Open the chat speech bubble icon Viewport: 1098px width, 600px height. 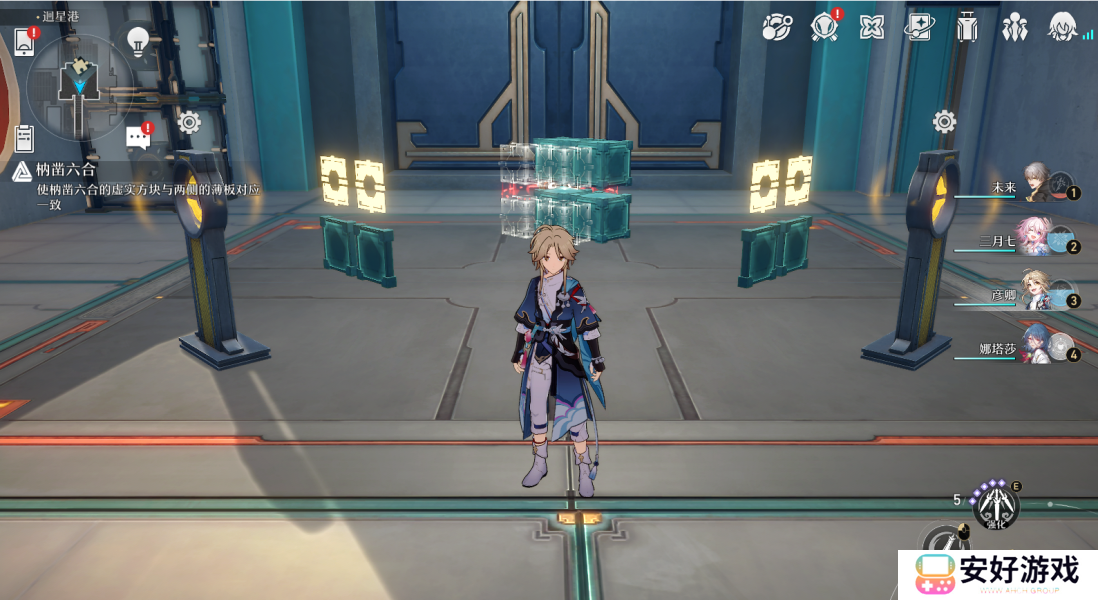click(138, 137)
